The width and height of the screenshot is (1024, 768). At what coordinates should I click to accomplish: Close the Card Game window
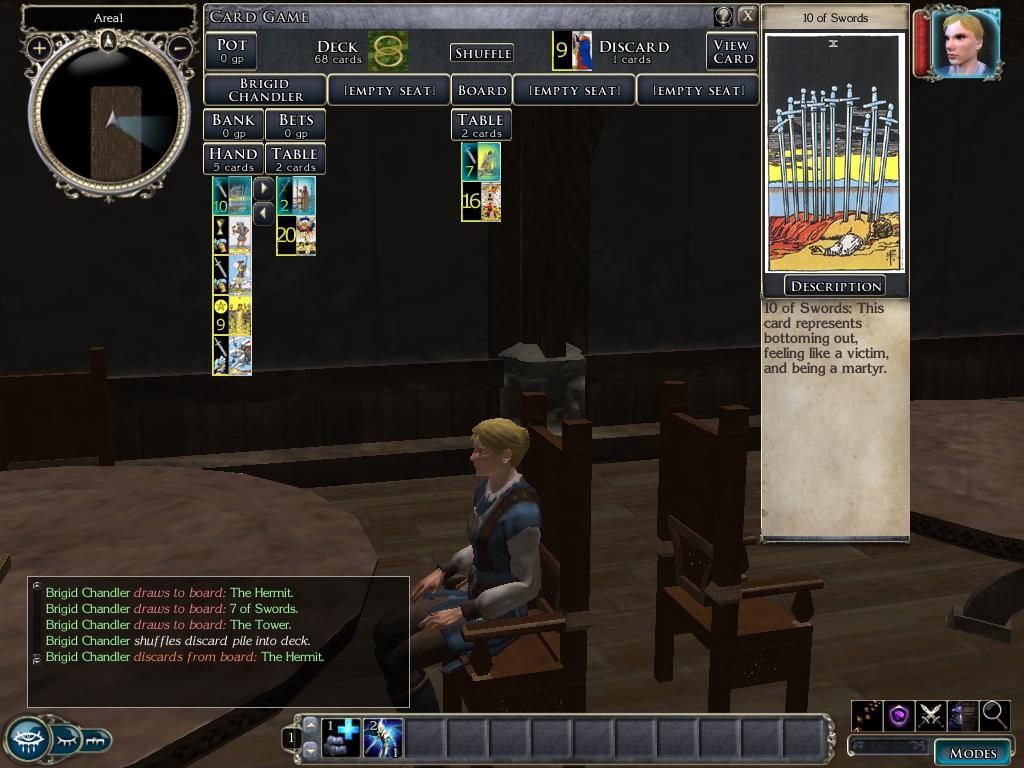747,16
